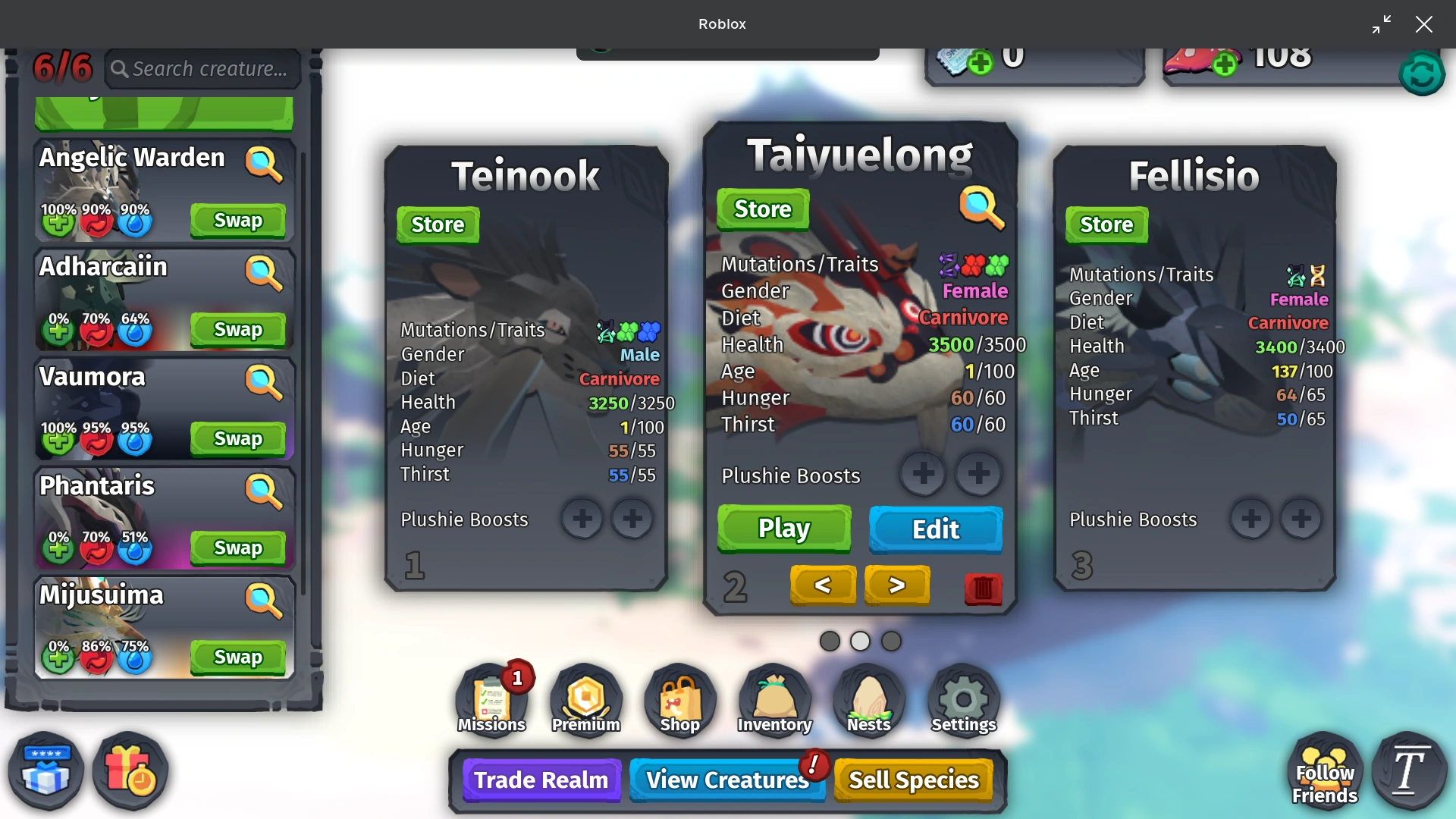Inspect Angelic Warden with the magnifying glass
The image size is (1456, 819).
[x=264, y=165]
